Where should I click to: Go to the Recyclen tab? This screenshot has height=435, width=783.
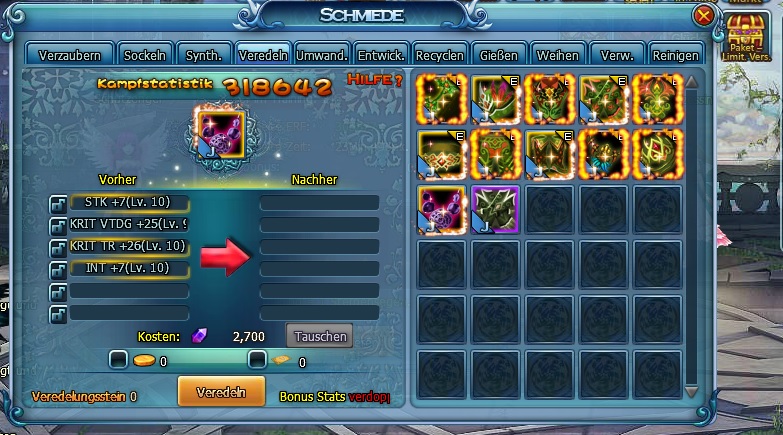[439, 55]
